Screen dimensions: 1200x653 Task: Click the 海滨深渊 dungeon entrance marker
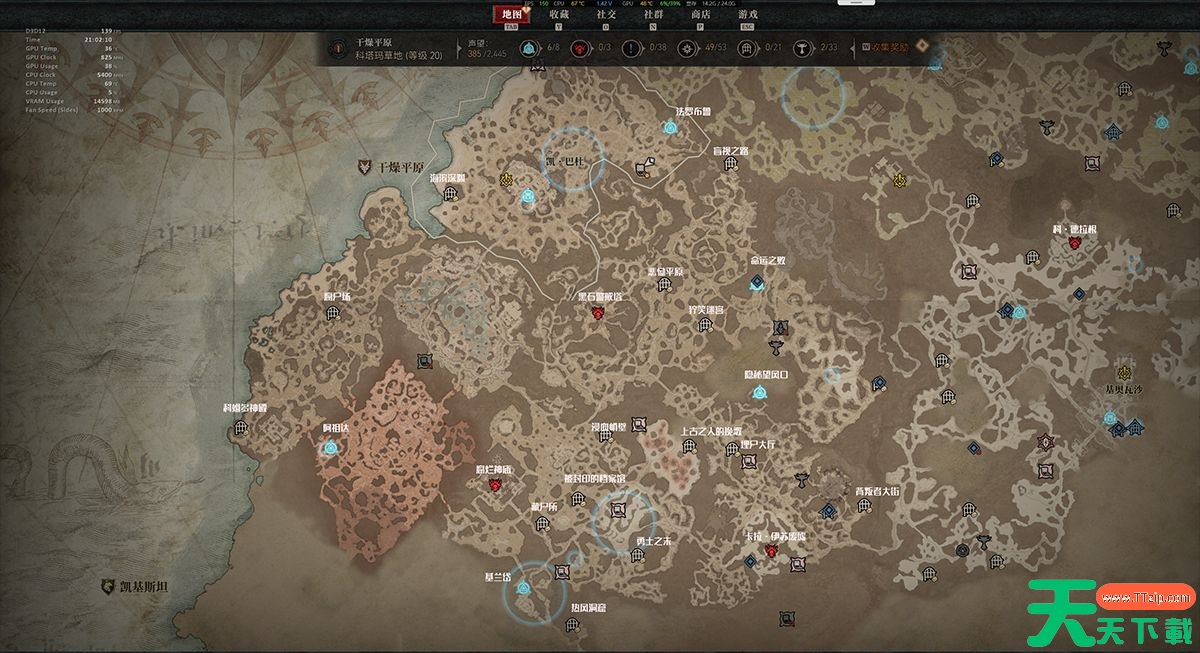point(450,194)
